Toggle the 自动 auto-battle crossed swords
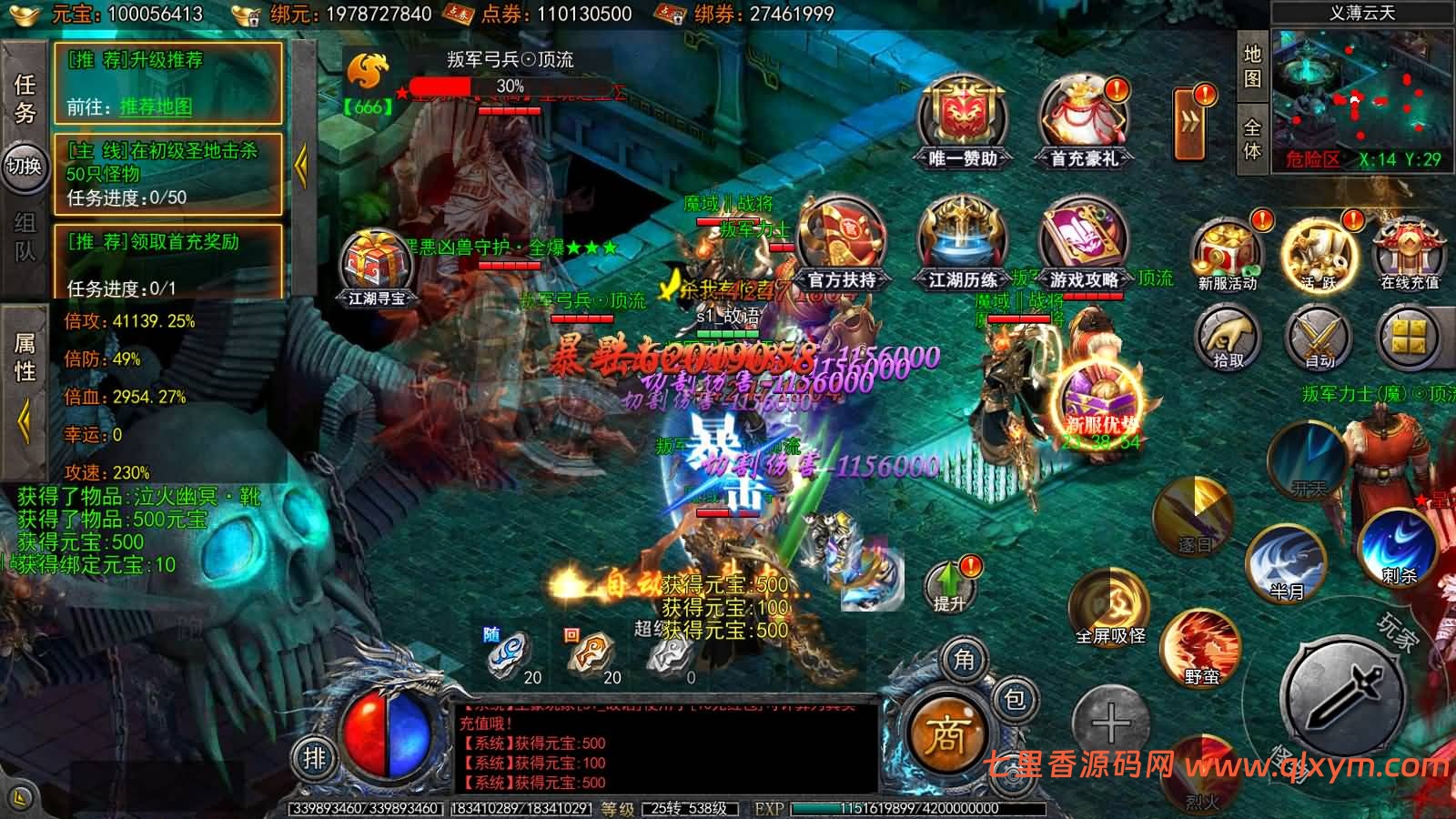 click(x=1319, y=338)
